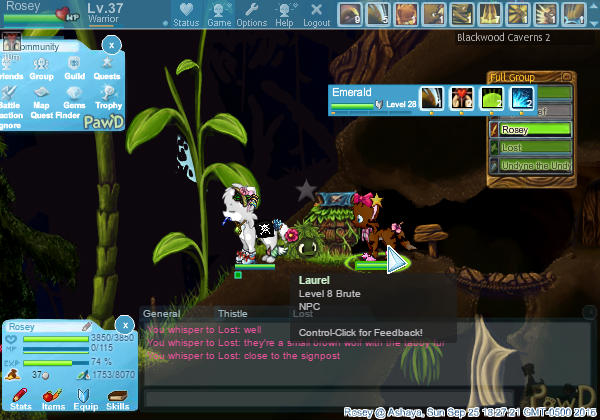Open the Items inventory button
Image resolution: width=600 pixels, height=420 pixels.
pos(53,398)
